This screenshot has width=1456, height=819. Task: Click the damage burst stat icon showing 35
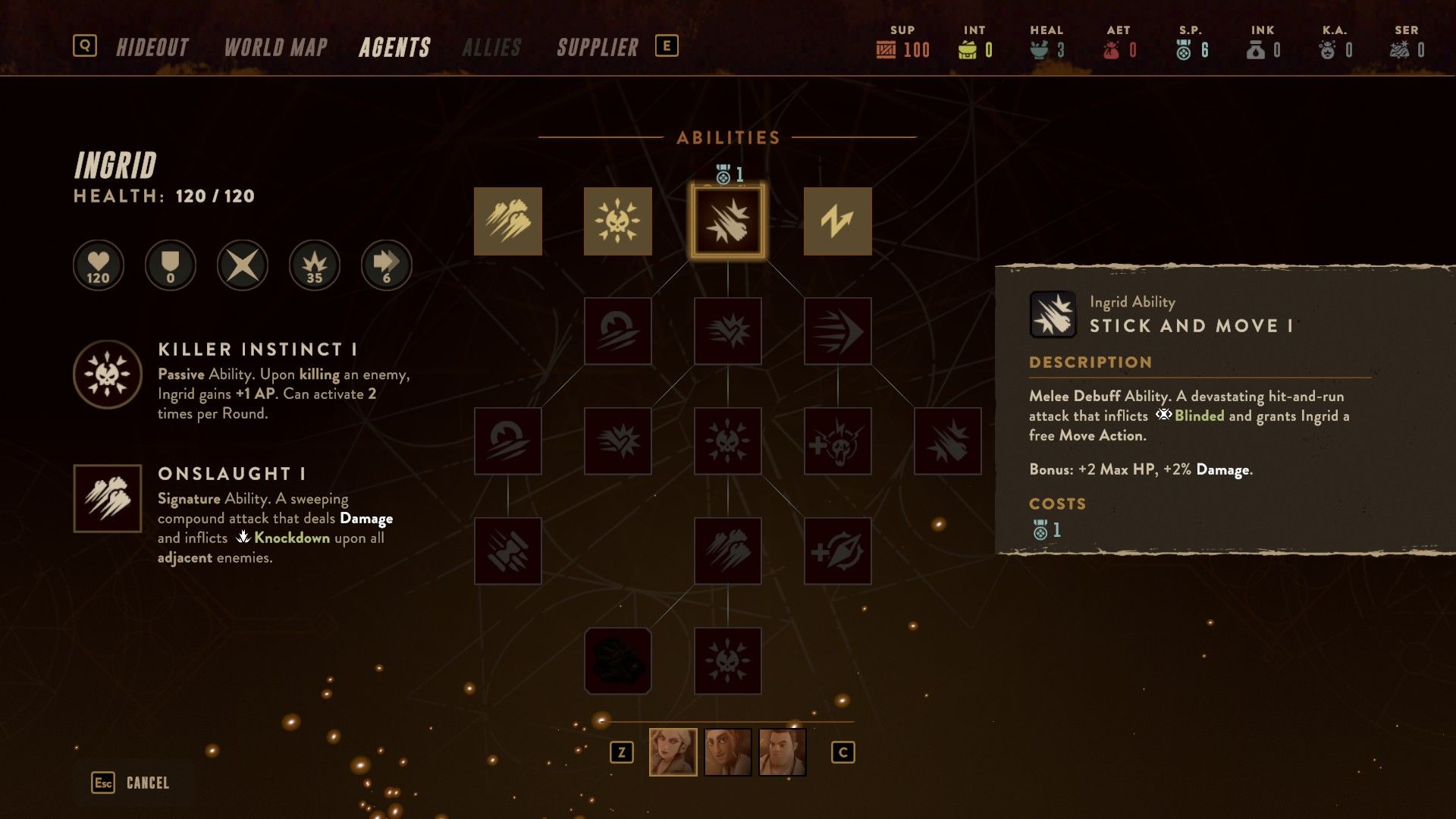(x=314, y=265)
